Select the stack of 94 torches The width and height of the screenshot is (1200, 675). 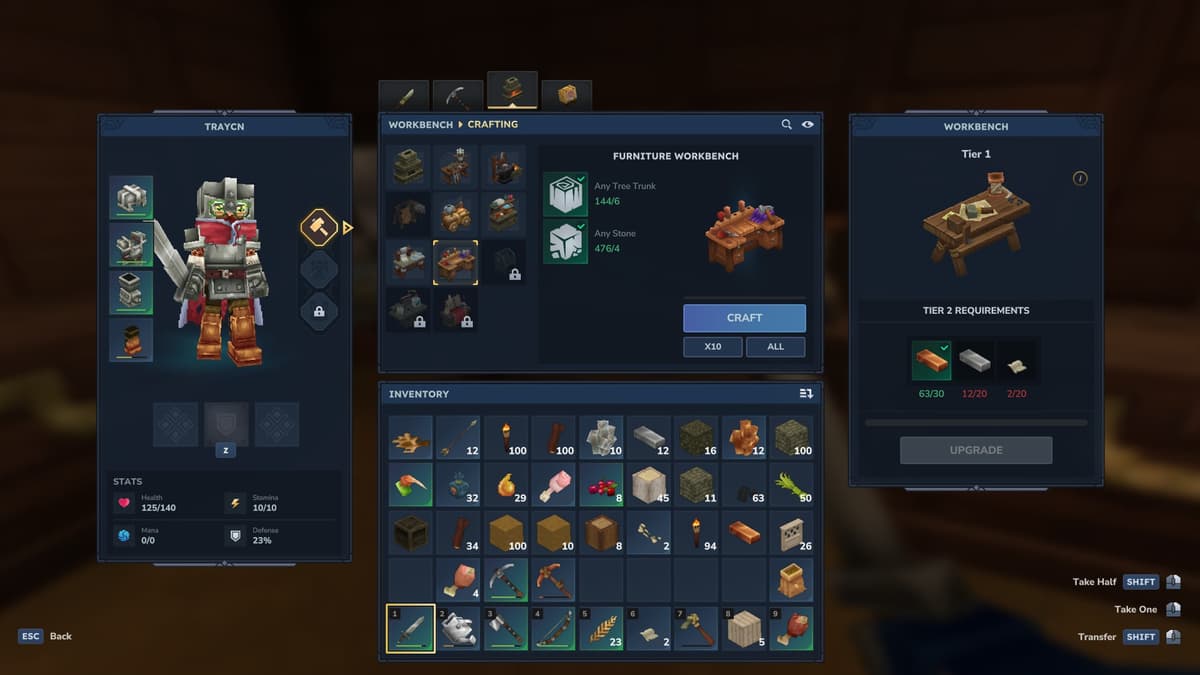tap(698, 532)
